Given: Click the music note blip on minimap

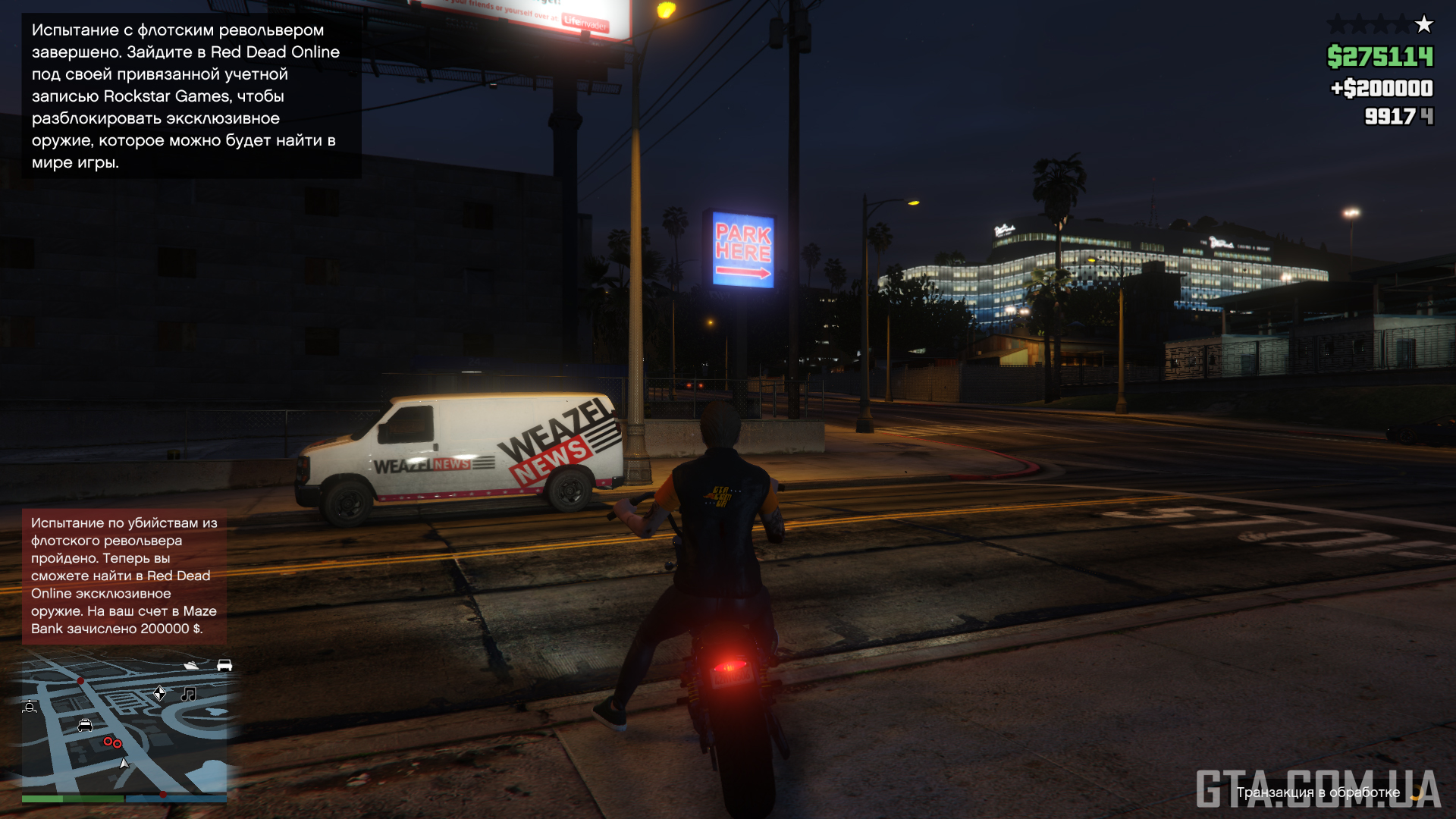Looking at the screenshot, I should pyautogui.click(x=188, y=694).
